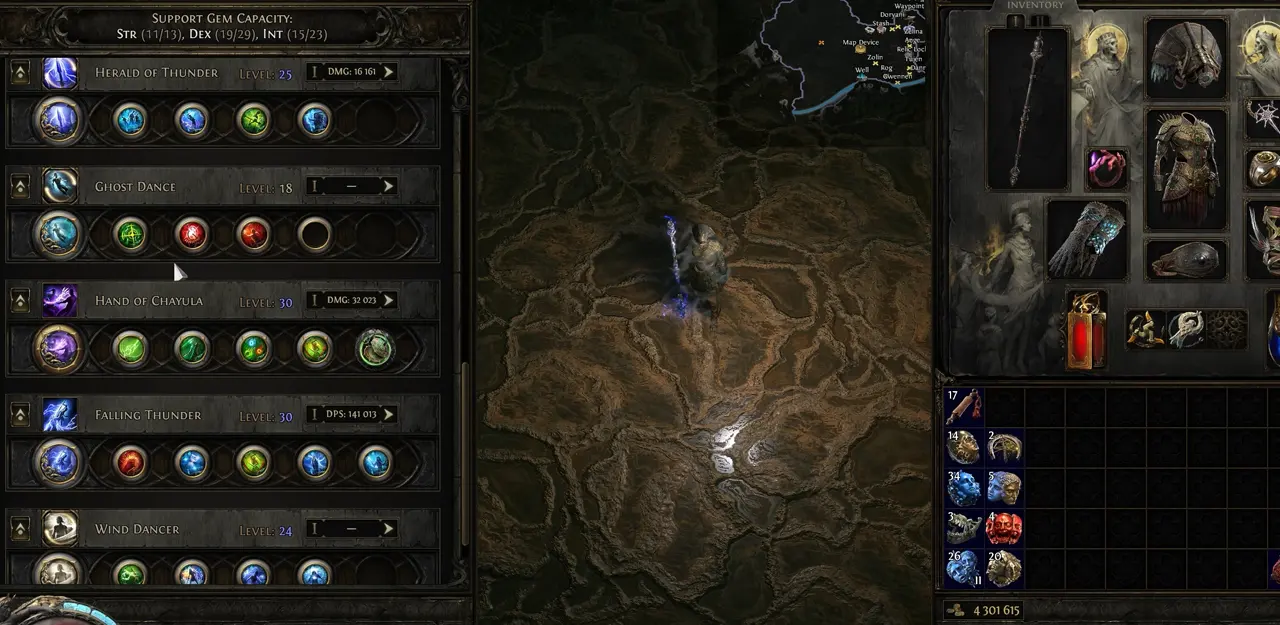Select the equipped quarterstaff weapon slot
Image resolution: width=1280 pixels, height=625 pixels.
1028,108
